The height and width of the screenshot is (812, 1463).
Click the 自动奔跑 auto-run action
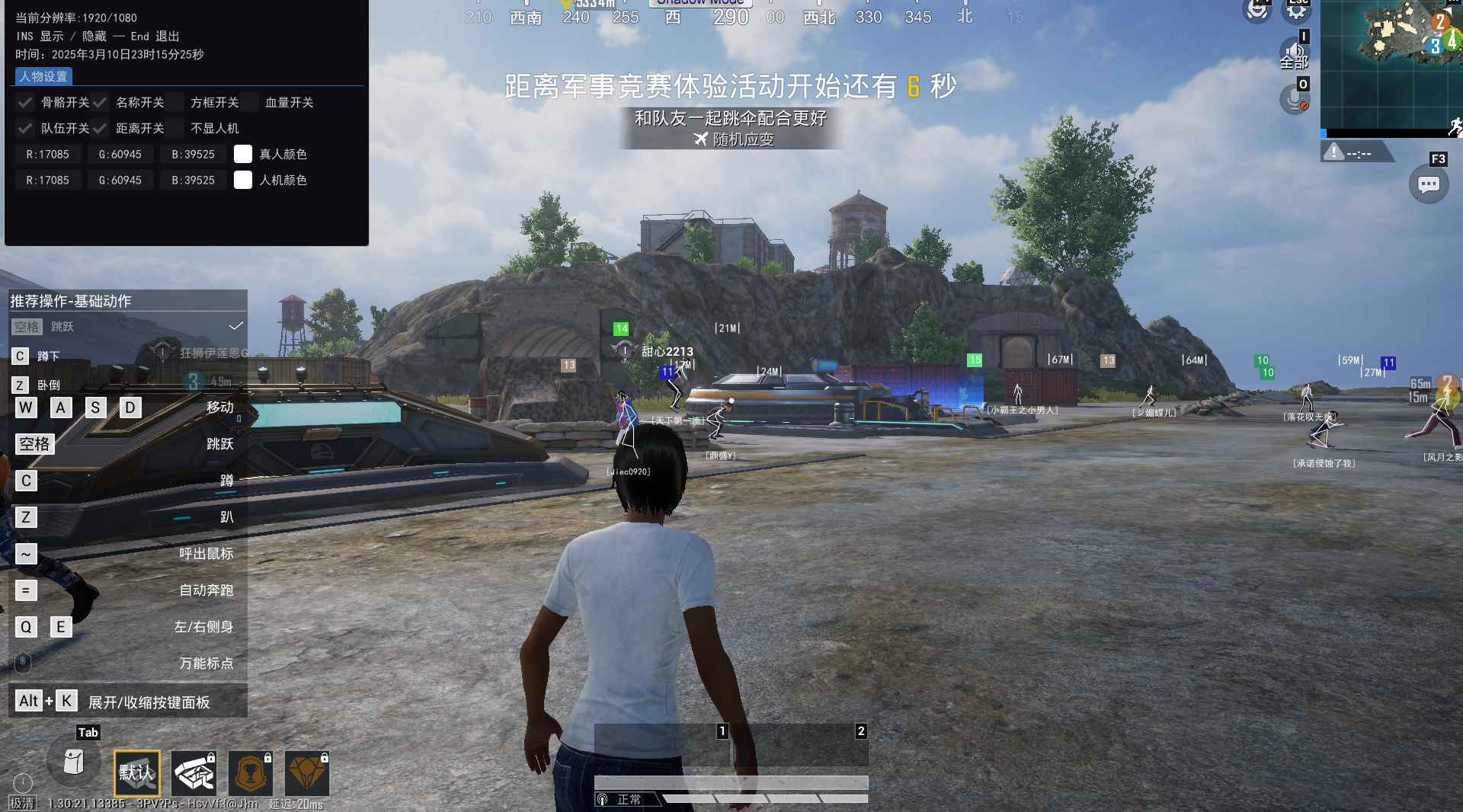coord(206,590)
